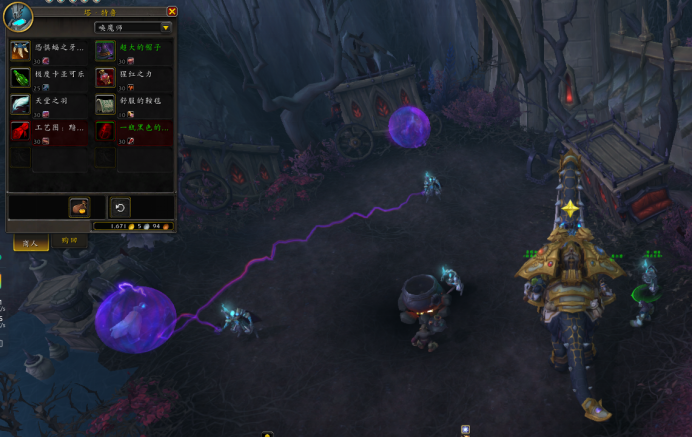Screen dimensions: 693x437
Task: Select the 猩红之力 potion item
Action: 105,77
